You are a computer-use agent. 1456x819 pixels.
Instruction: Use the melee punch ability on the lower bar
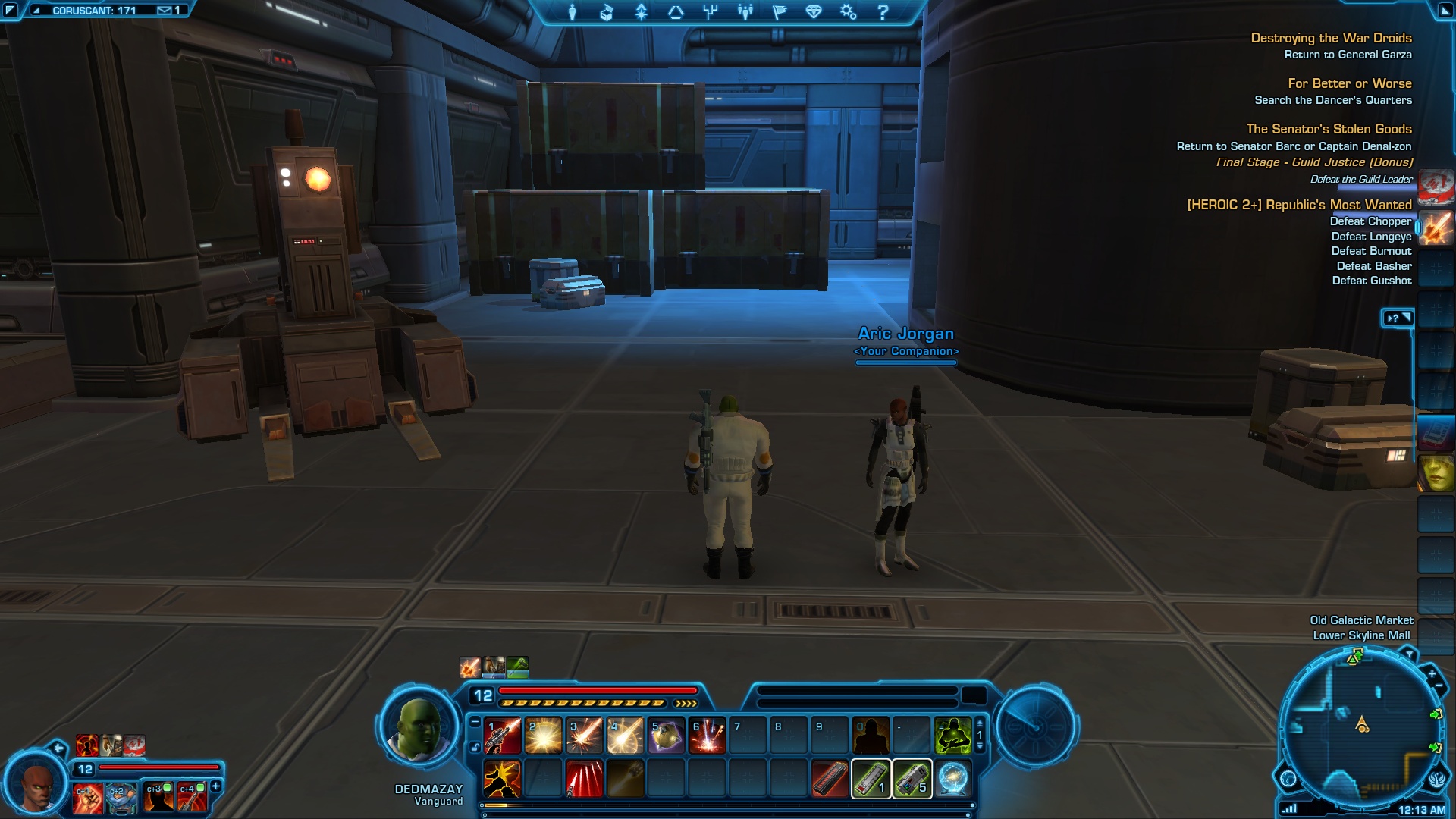(502, 779)
